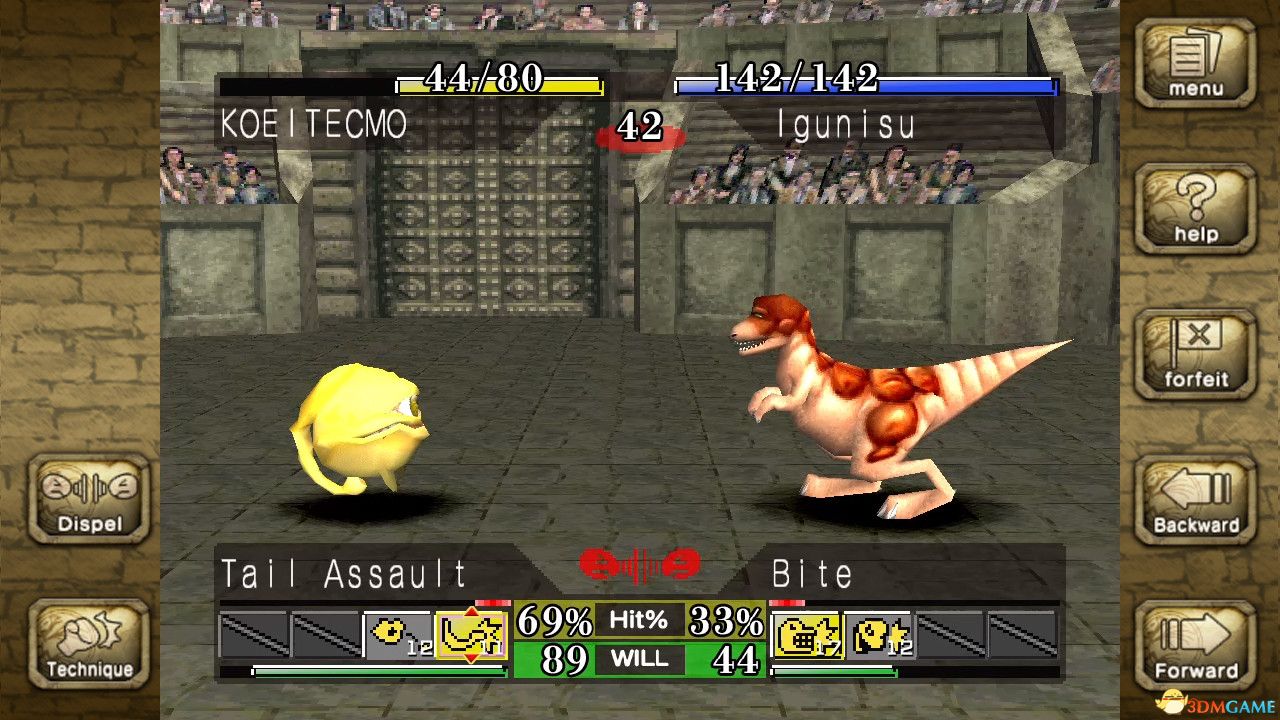This screenshot has height=720, width=1280.
Task: Choose the gray eye technique slot
Action: [399, 635]
